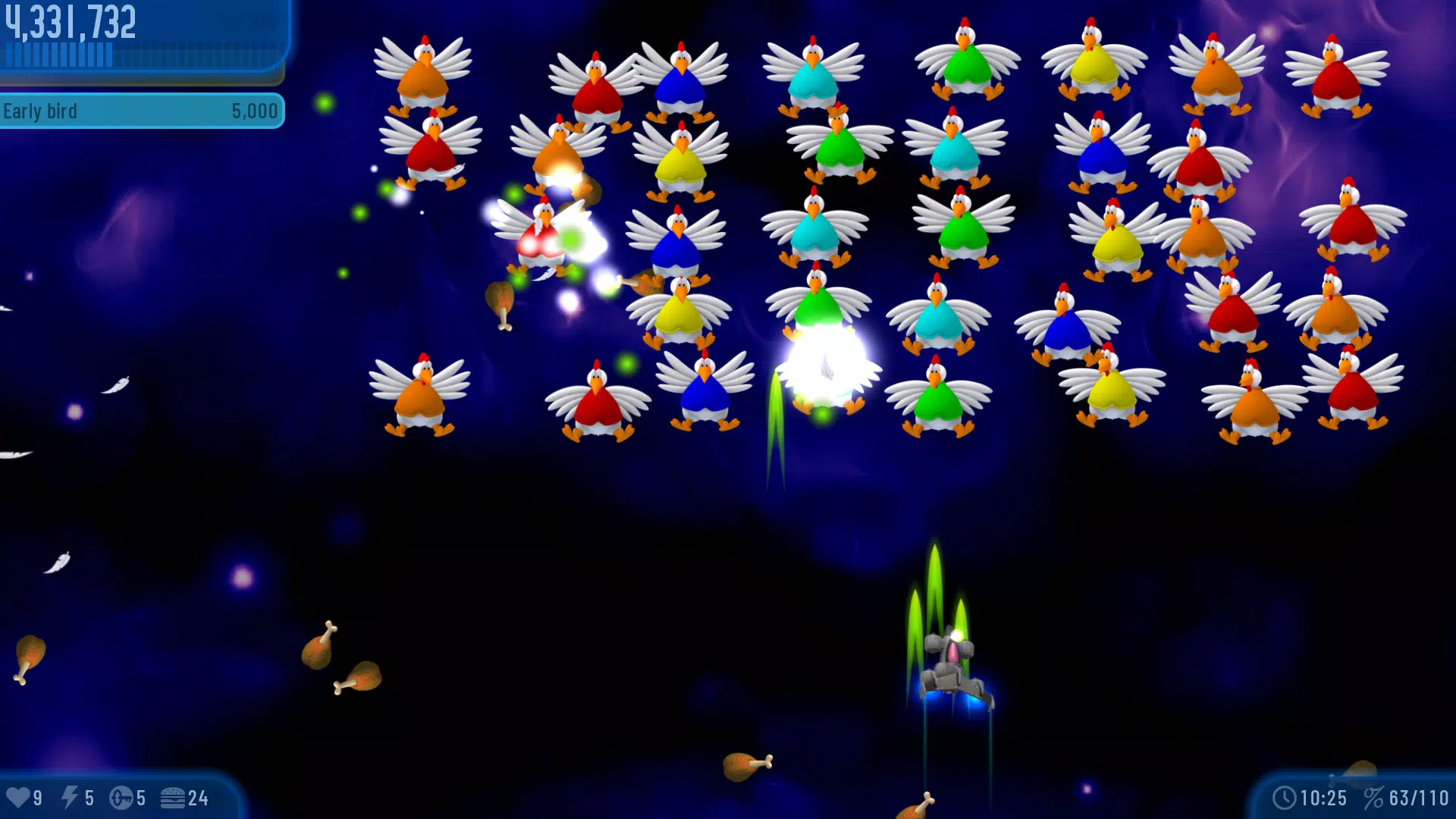Click the clock icon showing 10:25

click(x=1284, y=796)
